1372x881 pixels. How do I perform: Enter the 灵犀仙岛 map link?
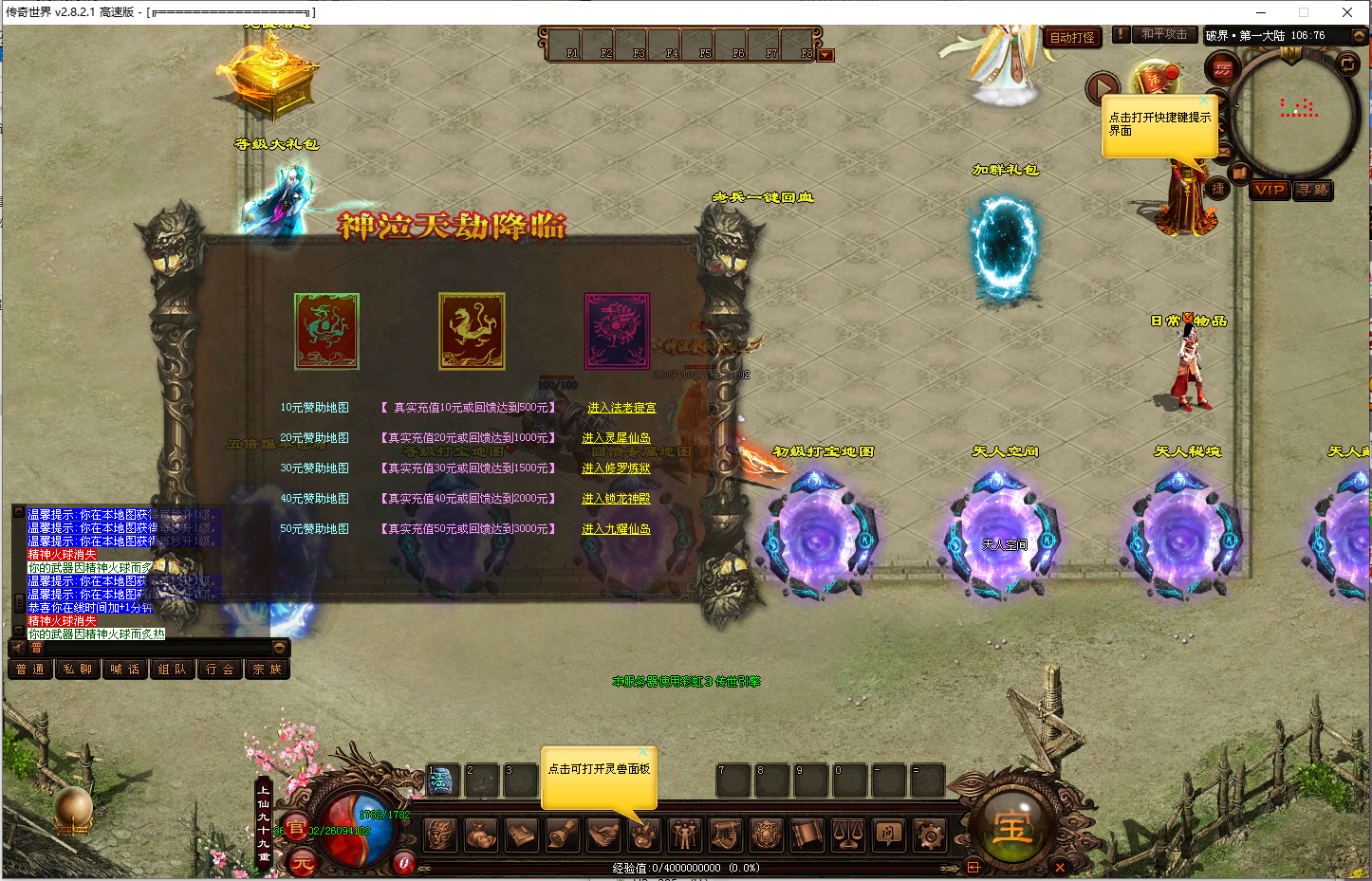[616, 438]
